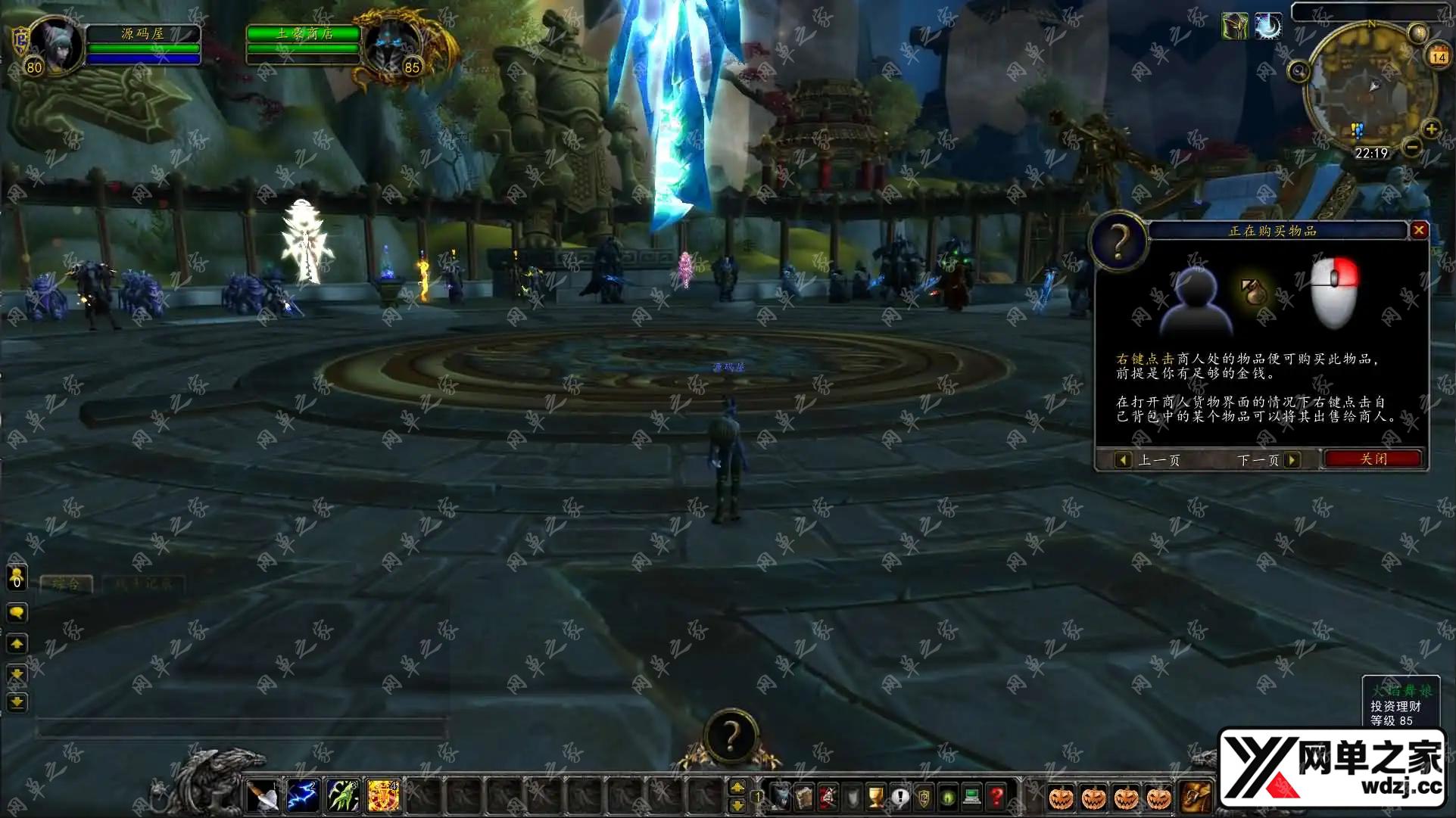Select the player portrait at level 80
Viewport: 1456px width, 818px height.
pos(55,44)
